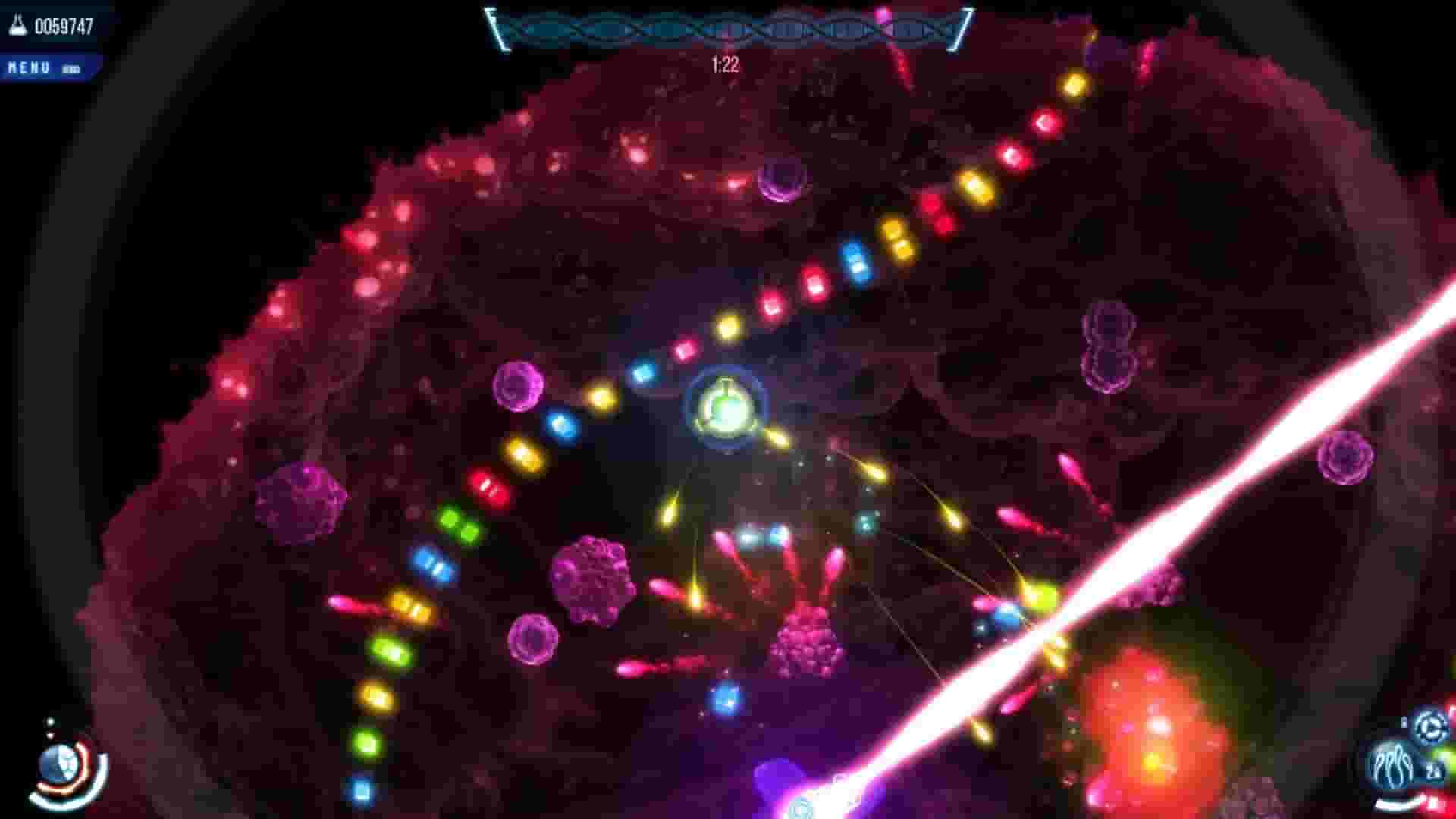This screenshot has width=1456, height=819.
Task: Click the 2x ability charge counter
Action: pyautogui.click(x=1433, y=770)
